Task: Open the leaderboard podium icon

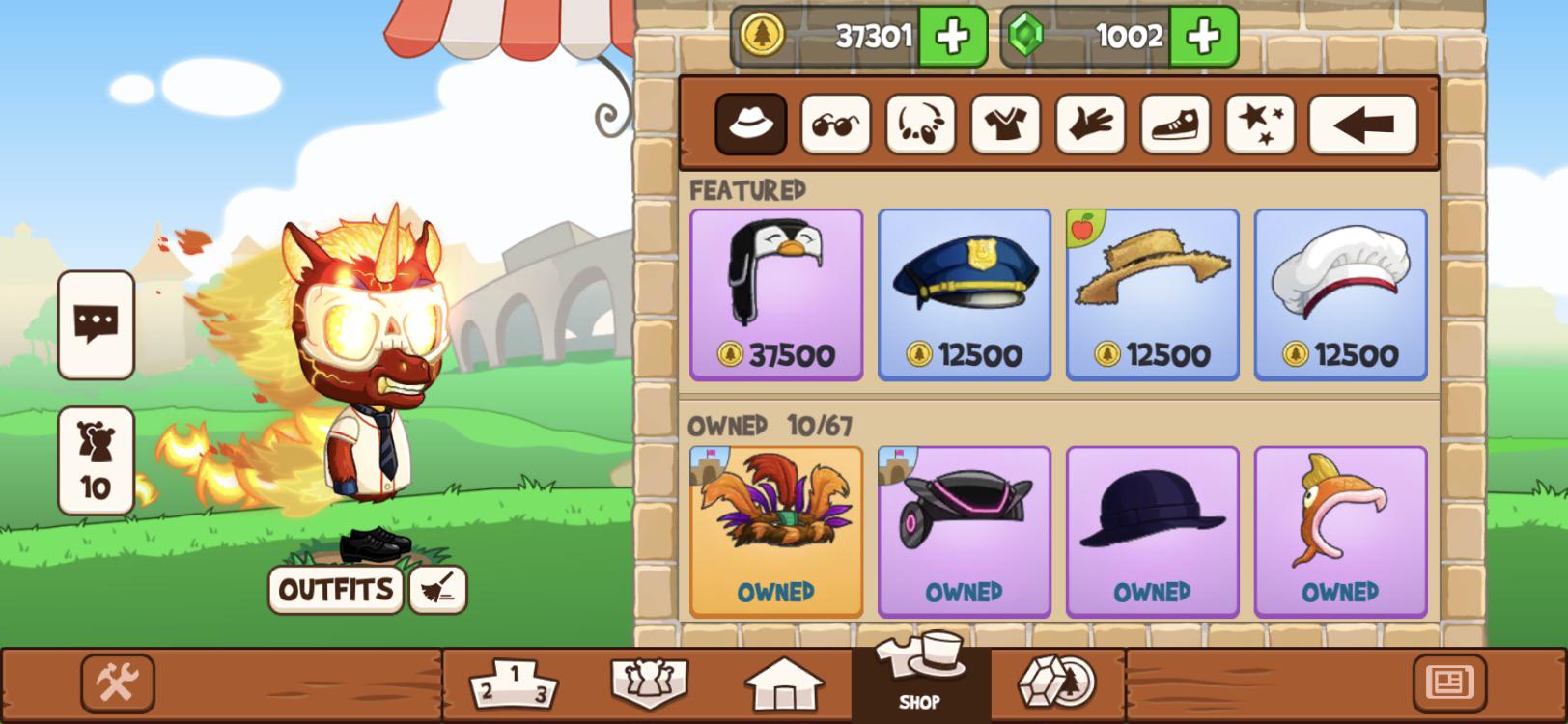Action: [x=515, y=682]
